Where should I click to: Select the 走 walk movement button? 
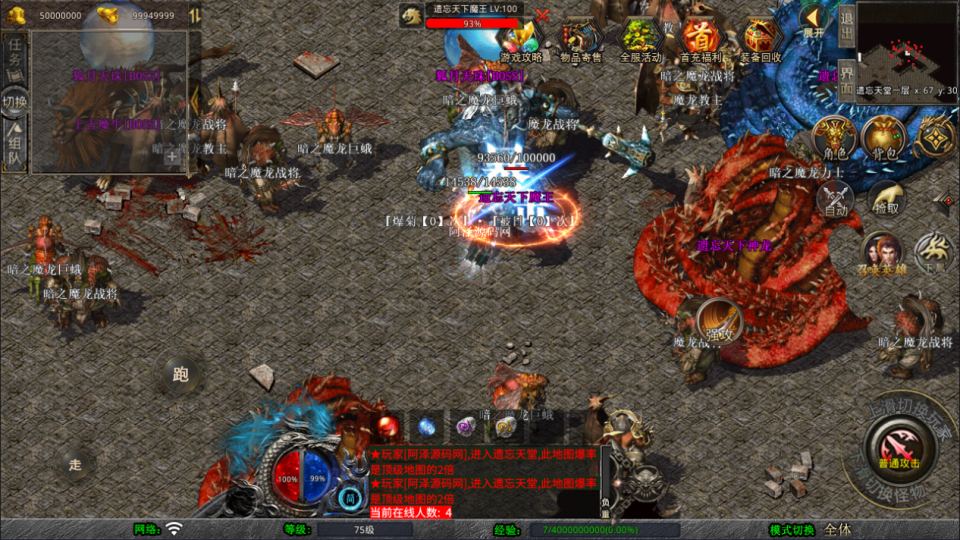click(74, 463)
